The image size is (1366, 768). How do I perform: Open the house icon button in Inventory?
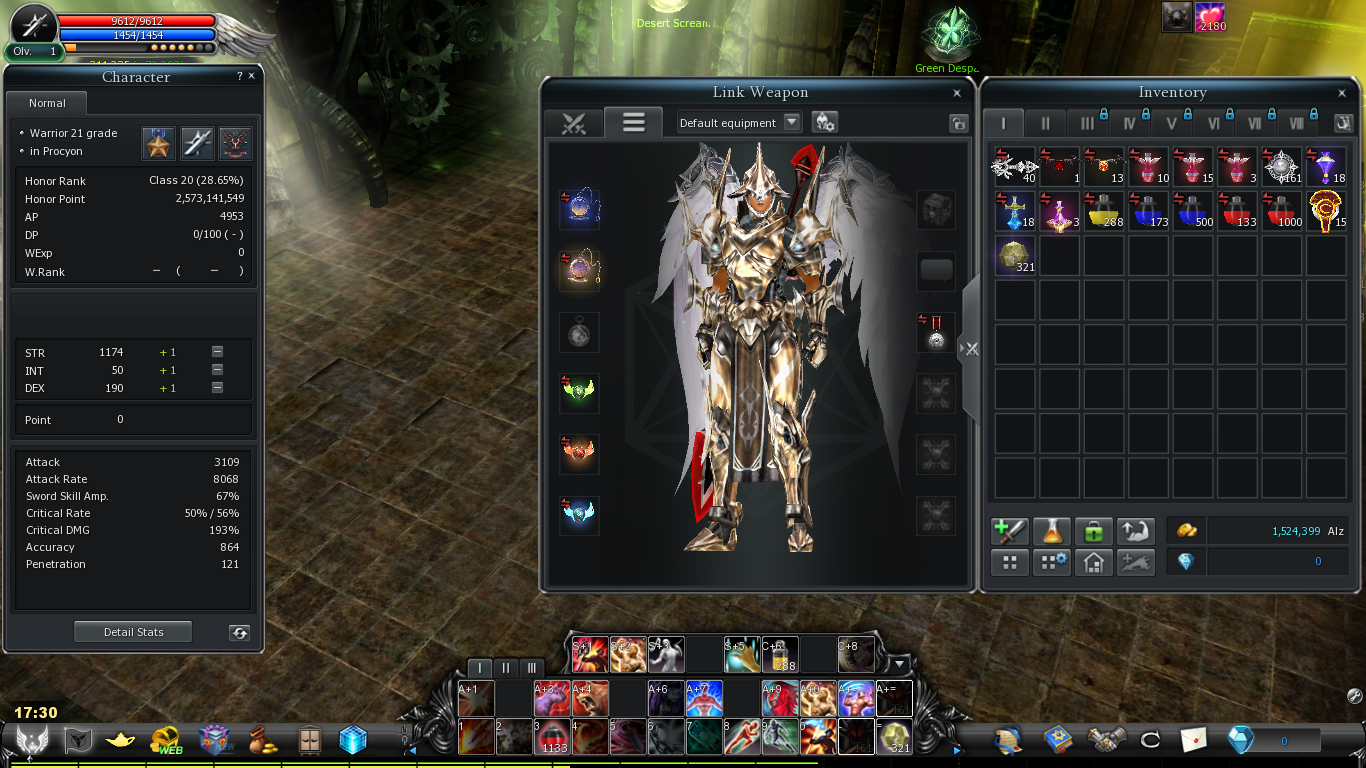[x=1093, y=562]
